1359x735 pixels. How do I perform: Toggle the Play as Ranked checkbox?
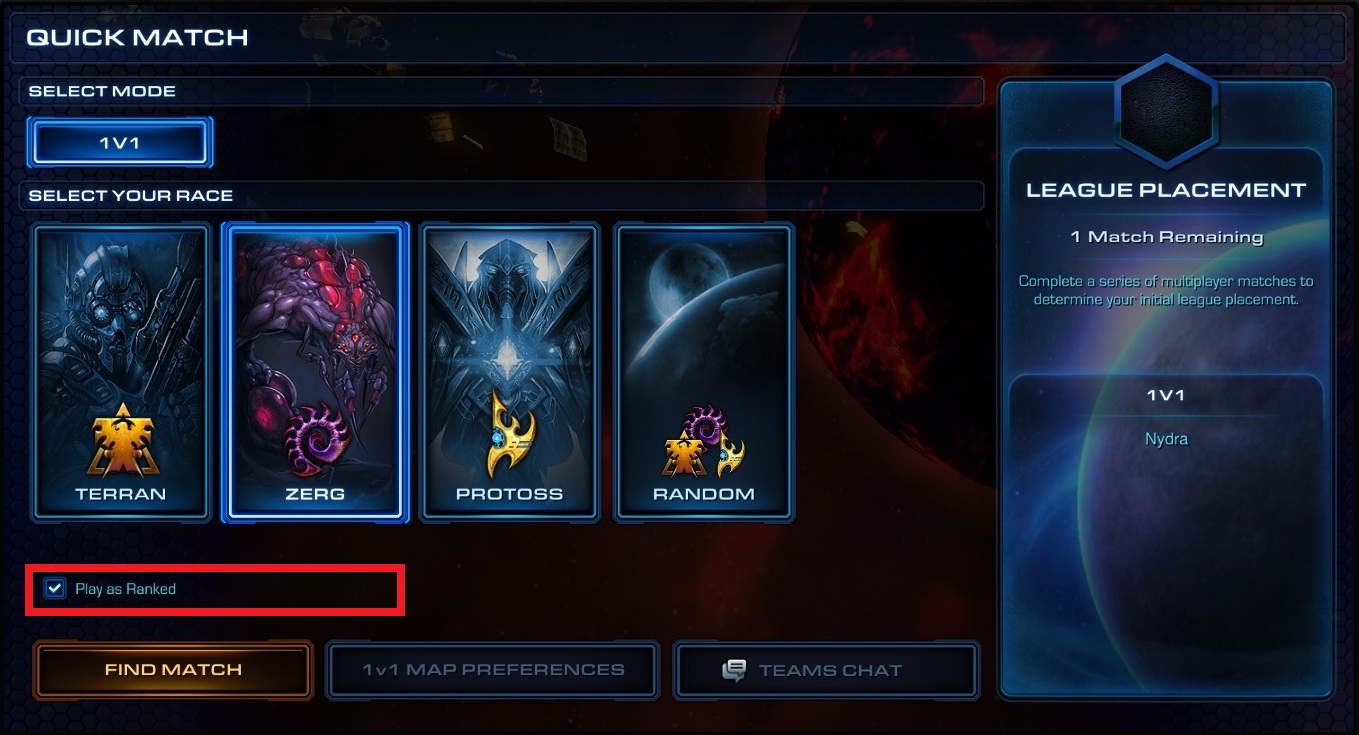55,589
